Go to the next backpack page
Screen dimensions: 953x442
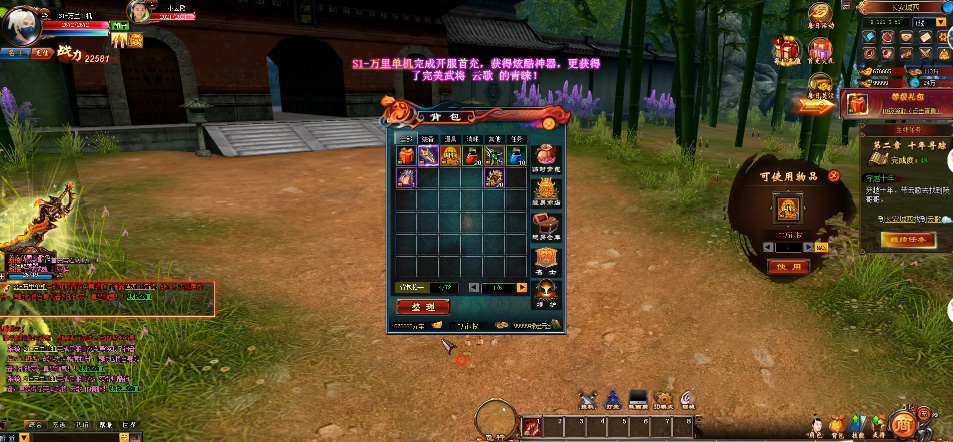(521, 288)
